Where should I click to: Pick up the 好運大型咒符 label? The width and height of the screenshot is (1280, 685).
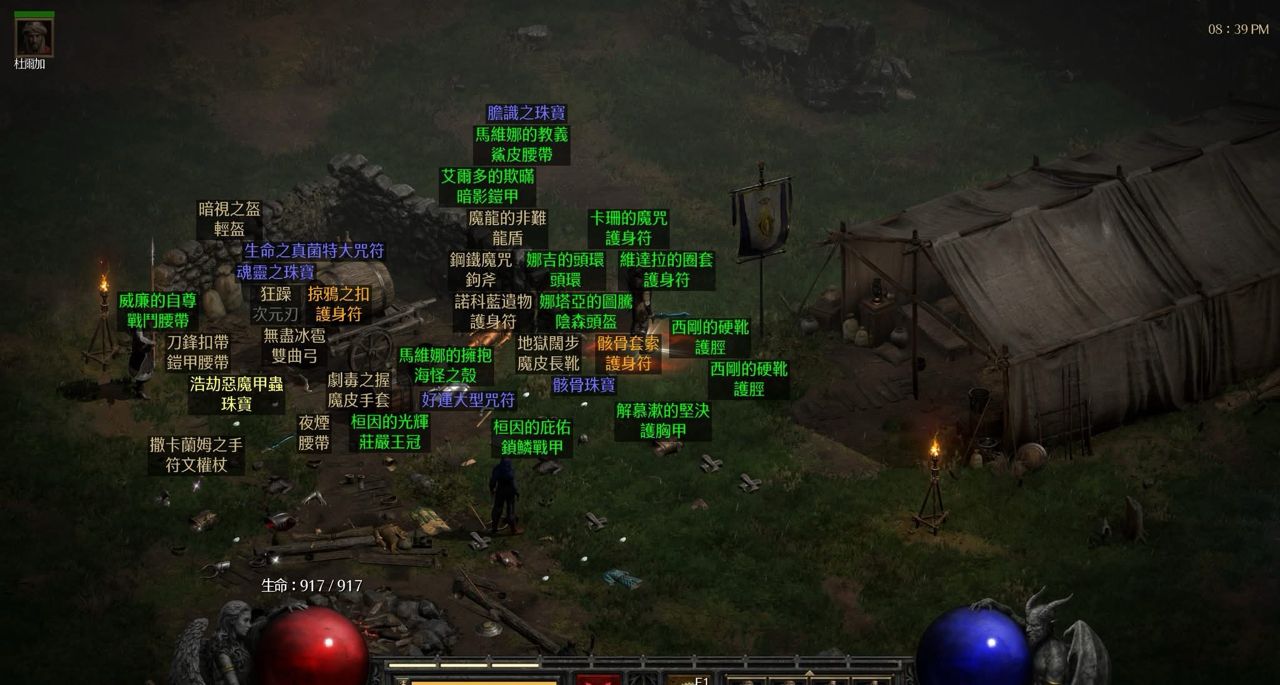click(468, 400)
